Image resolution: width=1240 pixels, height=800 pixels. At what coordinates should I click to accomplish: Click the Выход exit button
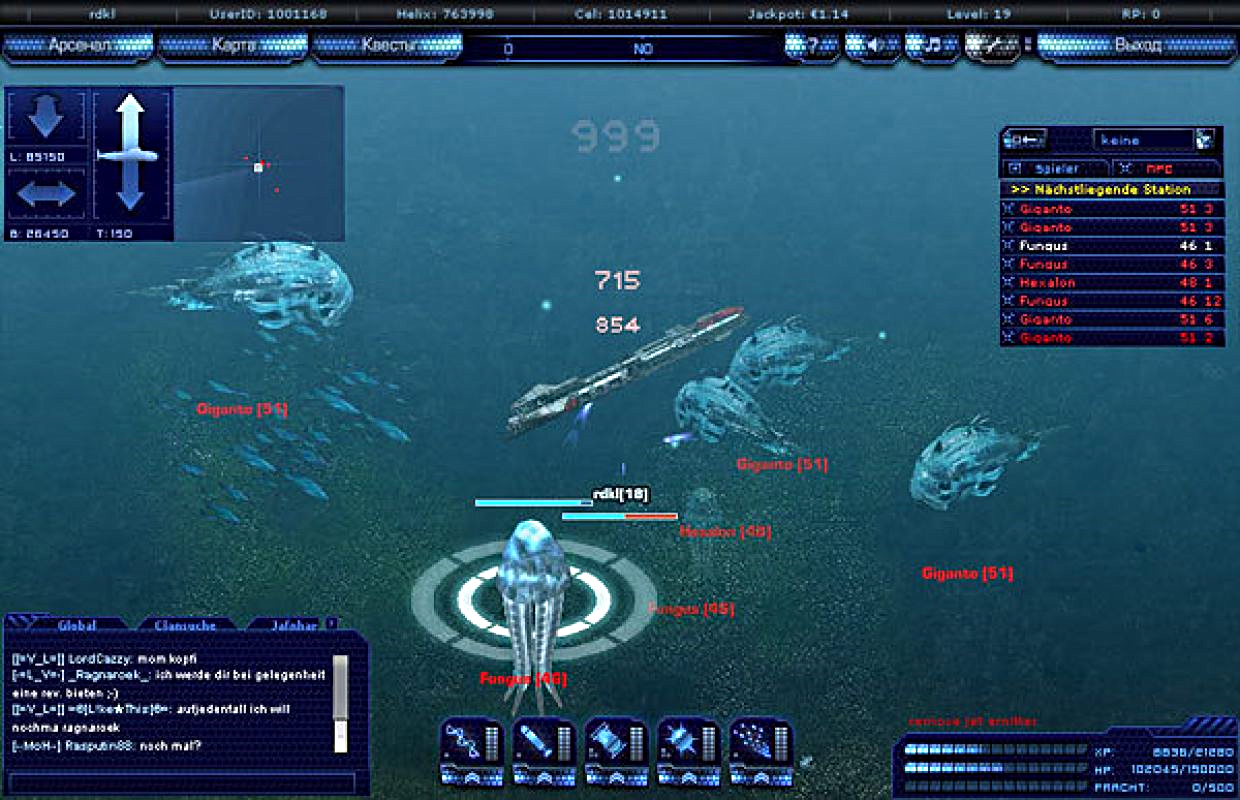coord(1137,46)
